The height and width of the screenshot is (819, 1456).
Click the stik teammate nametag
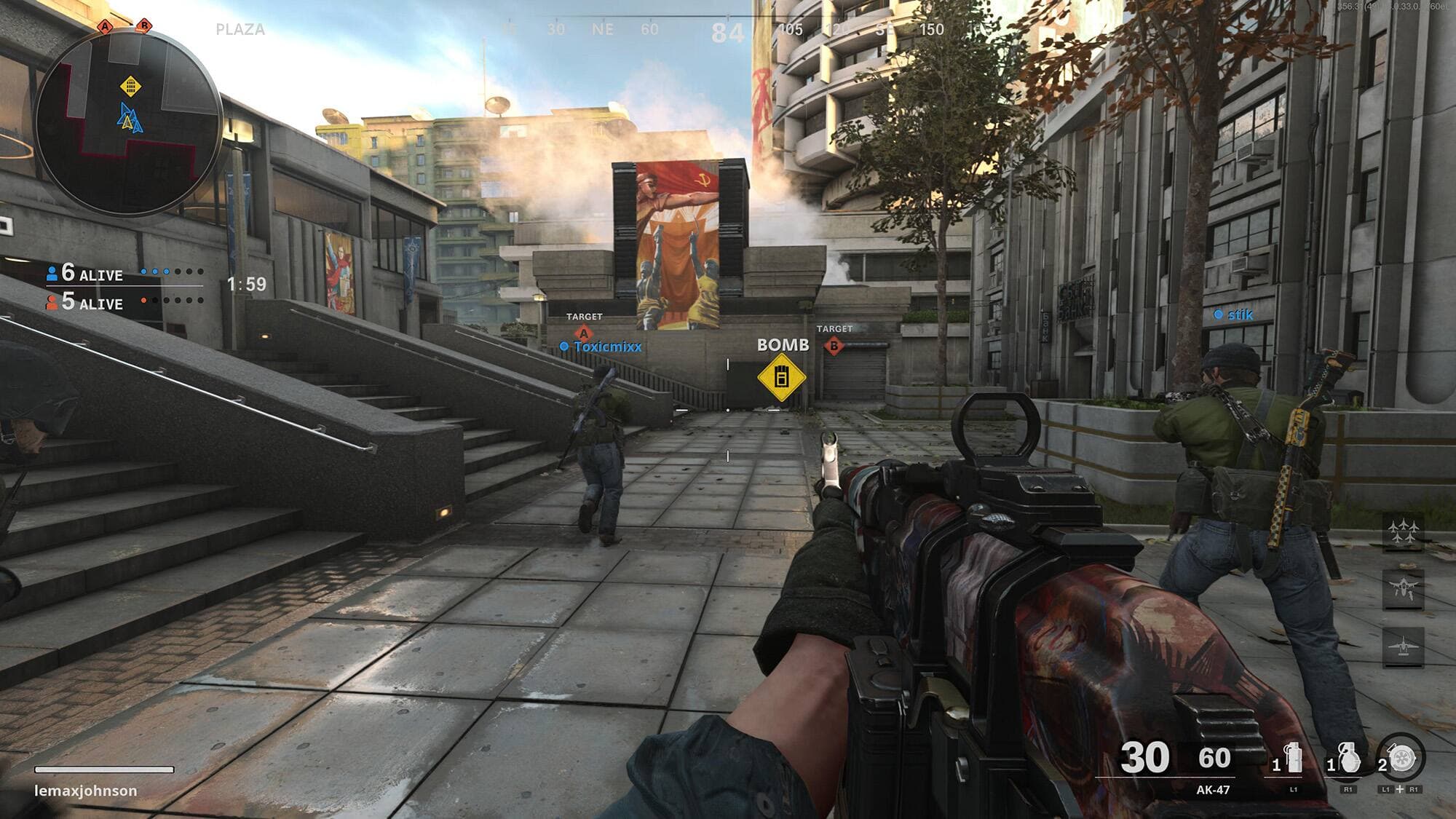pyautogui.click(x=1240, y=314)
